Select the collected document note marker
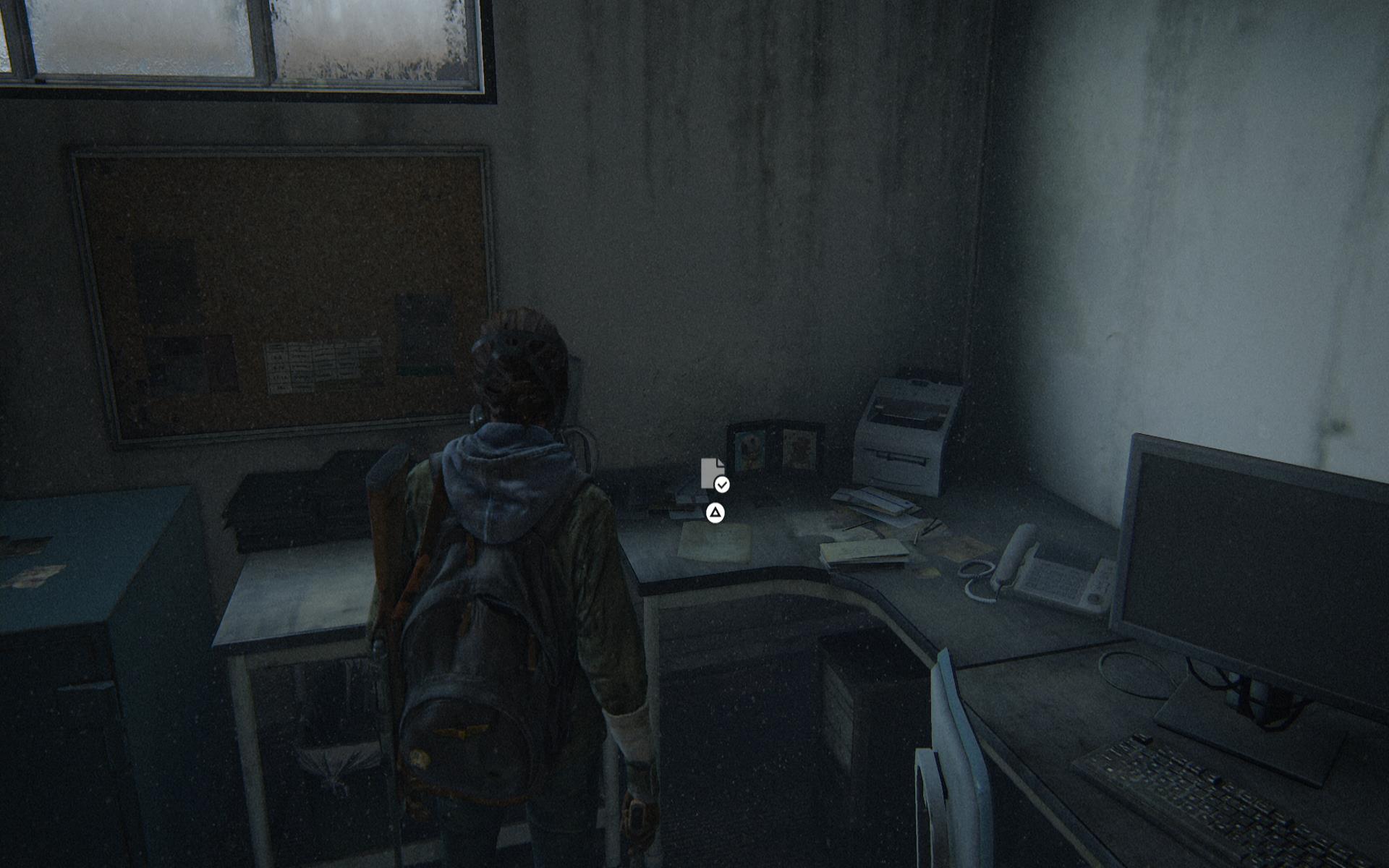 pyautogui.click(x=713, y=475)
